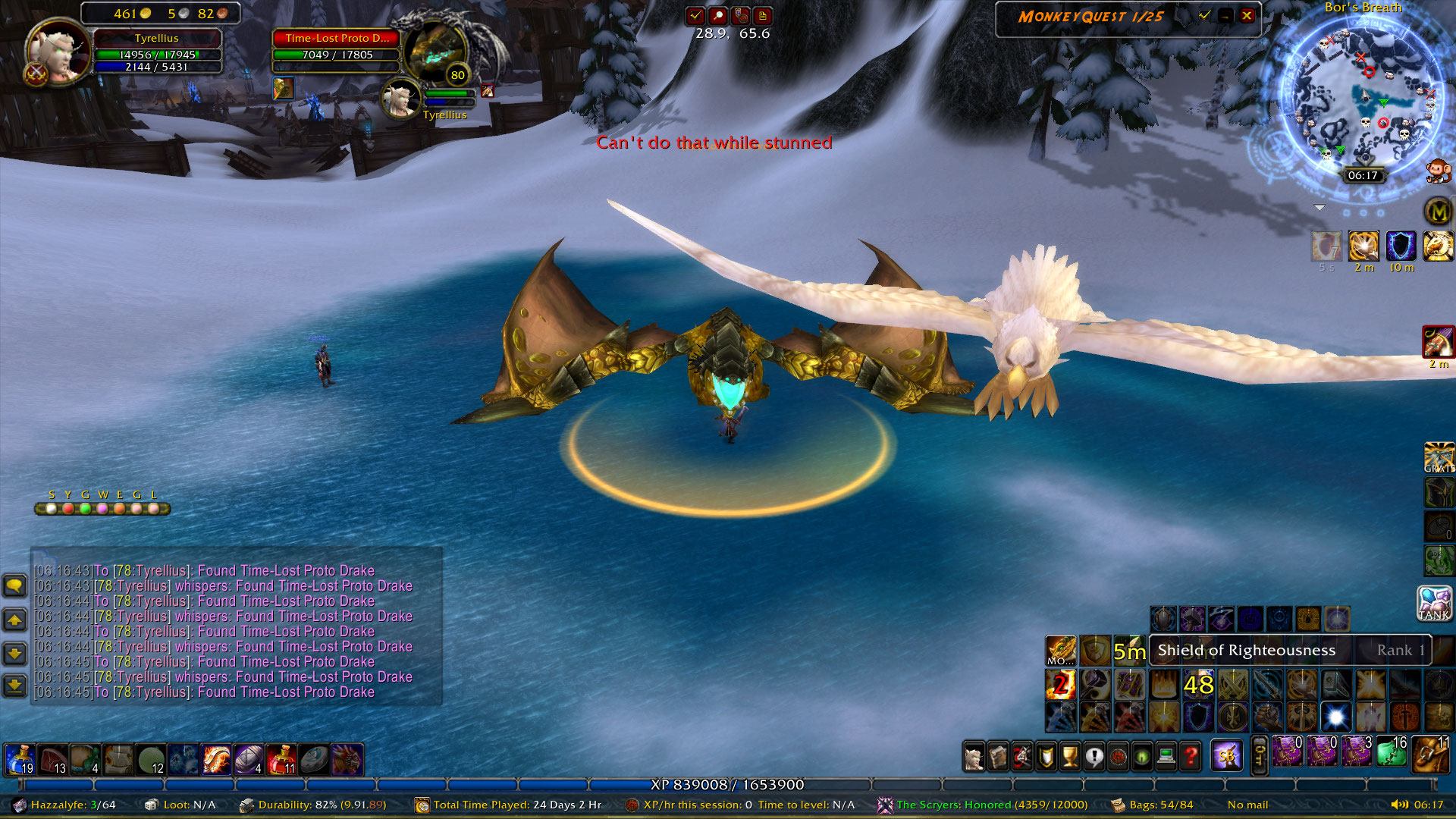Viewport: 1456px width, 819px height.
Task: Toggle the keyring button
Action: click(x=1259, y=756)
